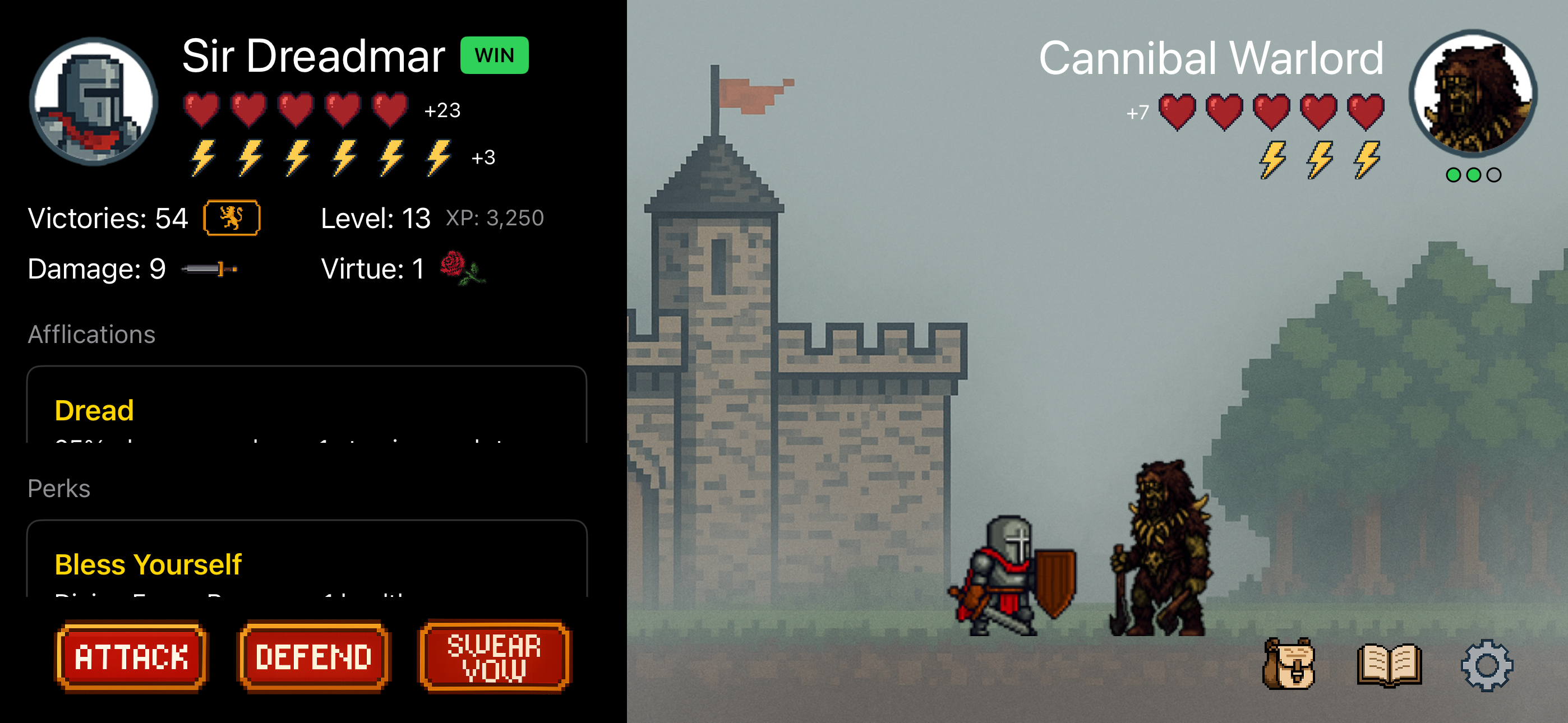The height and width of the screenshot is (723, 1568).
Task: Toggle the first green status dot
Action: [1453, 175]
